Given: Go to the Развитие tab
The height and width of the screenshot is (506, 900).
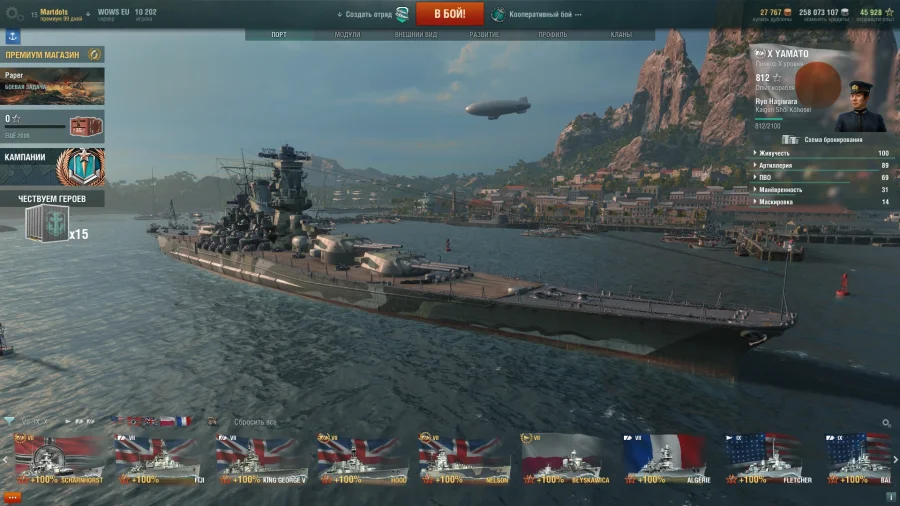Looking at the screenshot, I should tap(484, 35).
